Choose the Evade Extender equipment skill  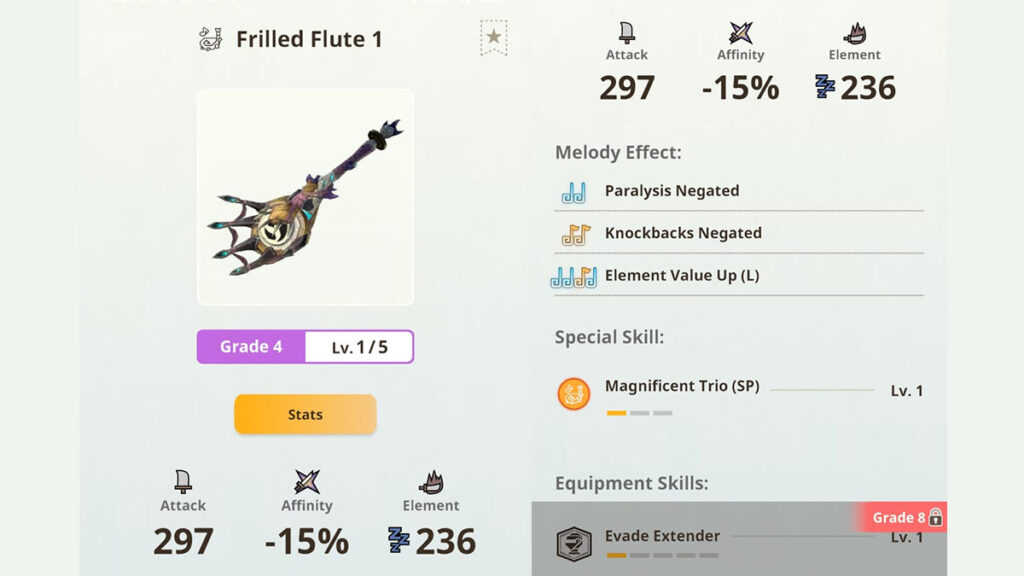pyautogui.click(x=662, y=537)
